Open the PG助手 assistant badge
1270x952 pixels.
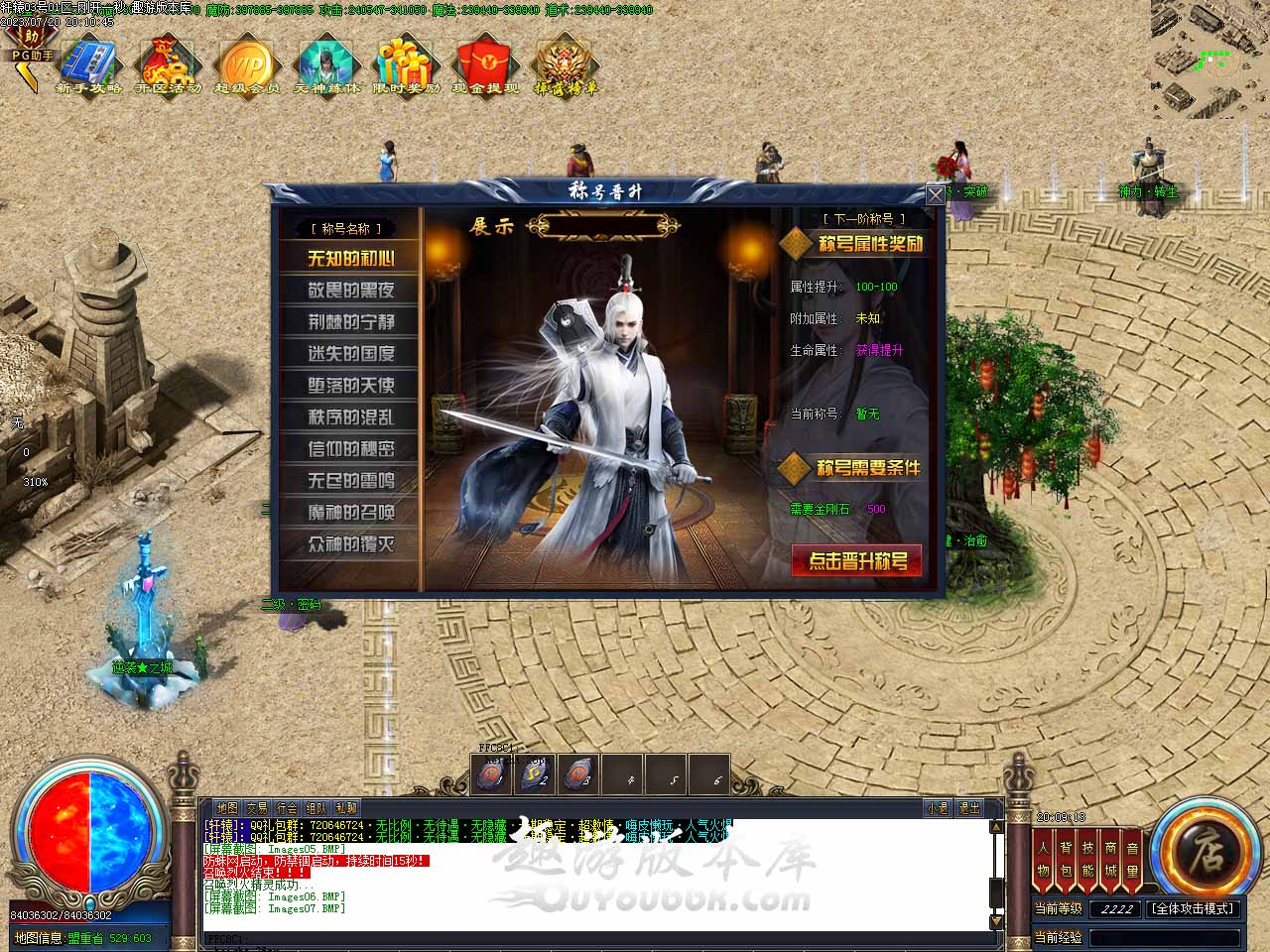coord(30,50)
